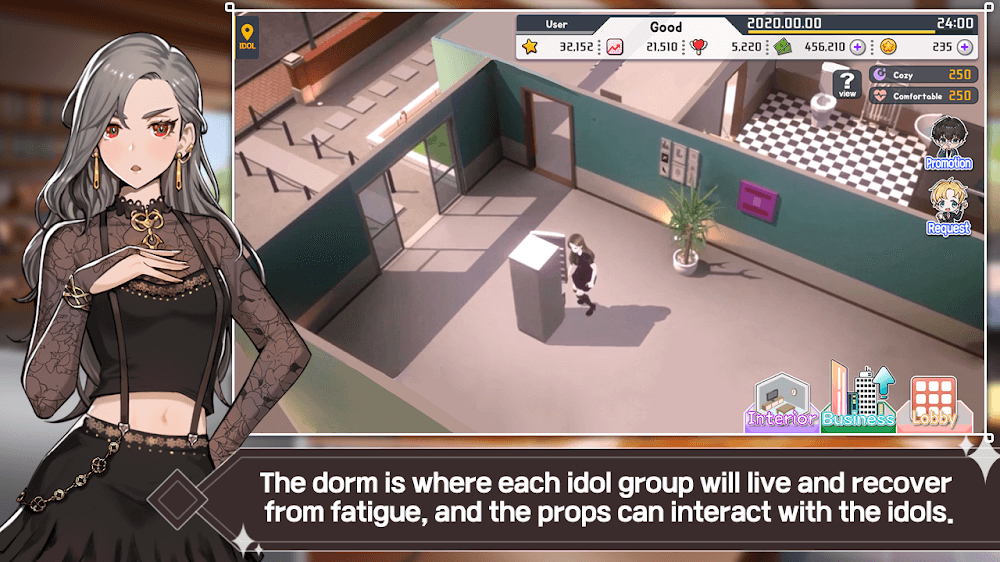Tap the IDOL location pin icon
This screenshot has width=1000, height=562.
(x=247, y=37)
